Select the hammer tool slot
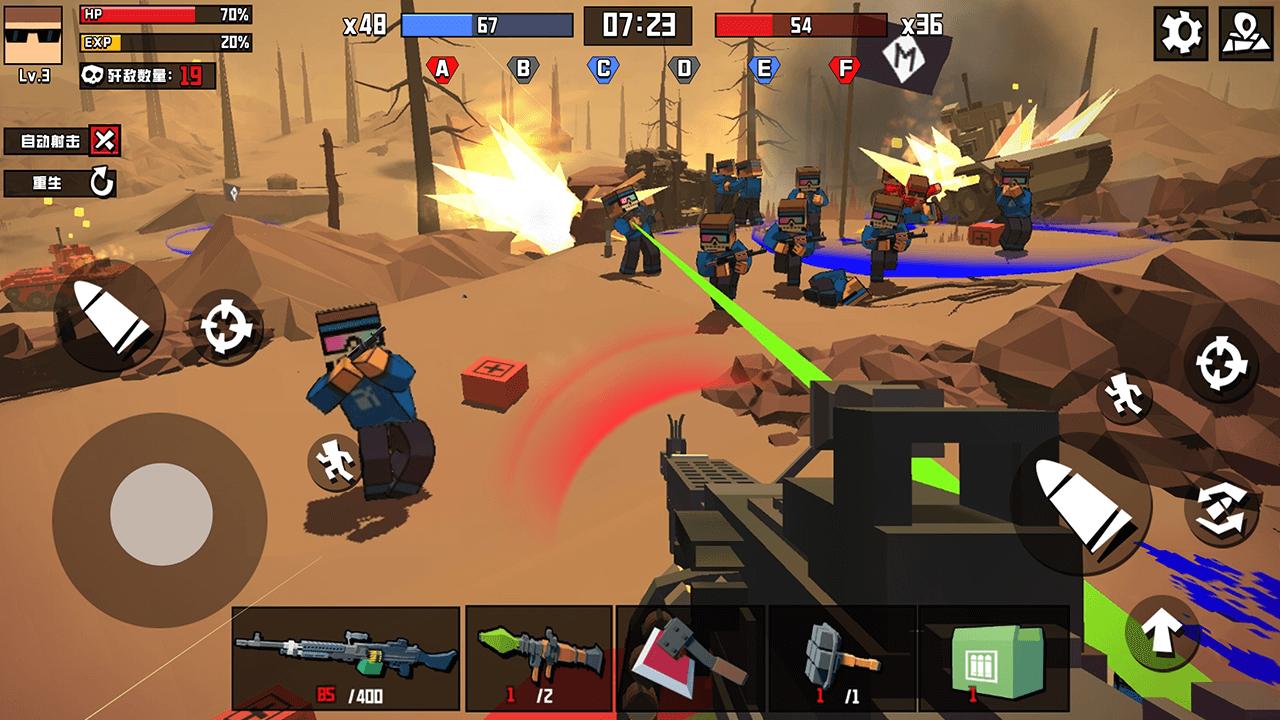Image resolution: width=1280 pixels, height=720 pixels. point(842,657)
